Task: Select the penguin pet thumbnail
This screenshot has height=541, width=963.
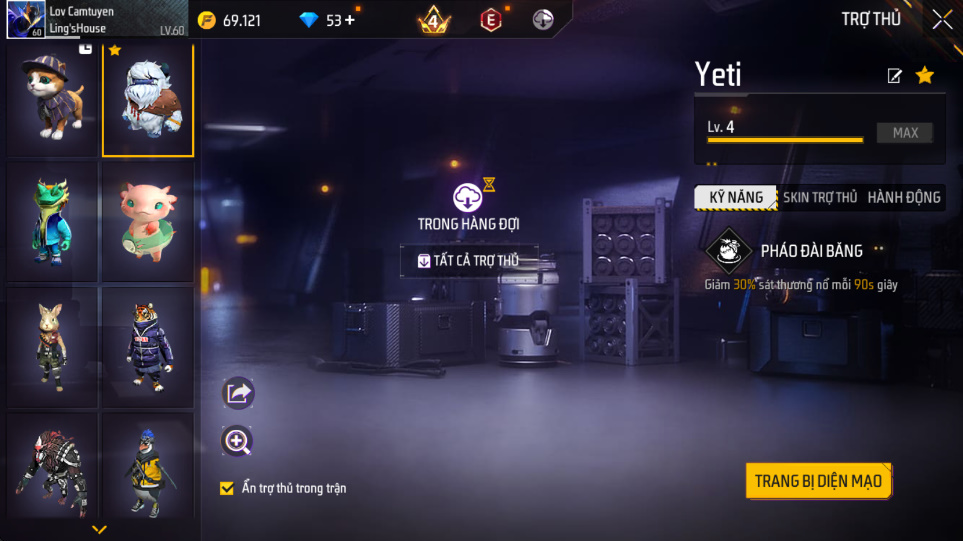Action: [x=148, y=470]
